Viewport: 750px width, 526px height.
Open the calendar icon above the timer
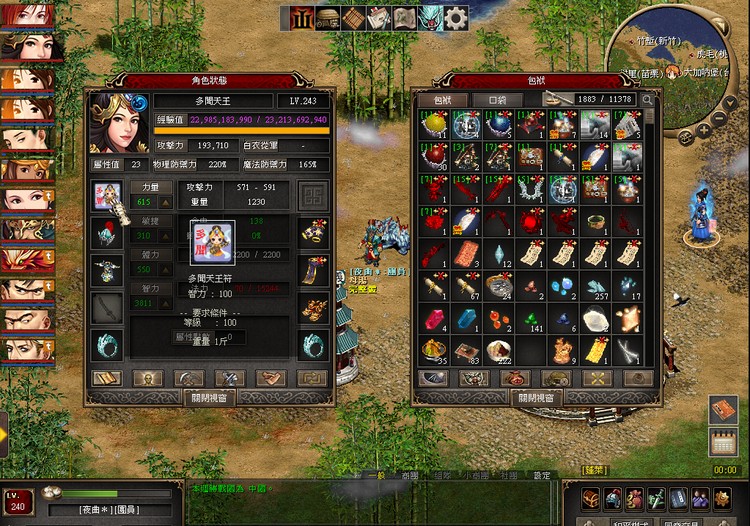pos(723,441)
